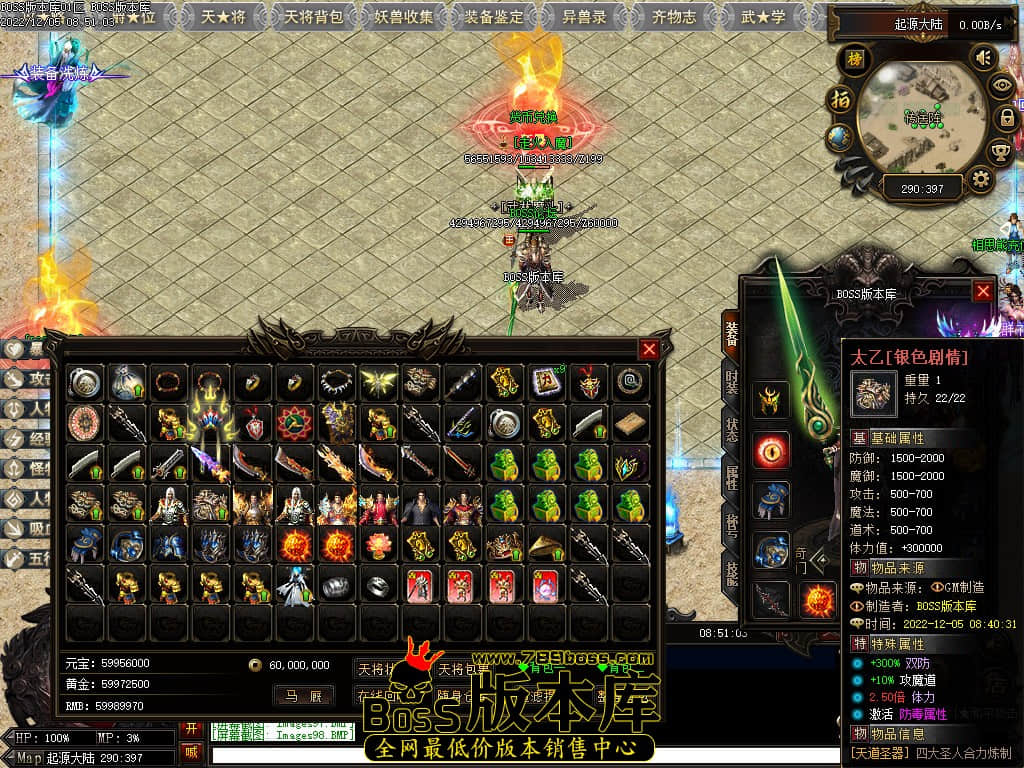Select the straw hat item
Screen dimensions: 1024x768
pos(546,545)
